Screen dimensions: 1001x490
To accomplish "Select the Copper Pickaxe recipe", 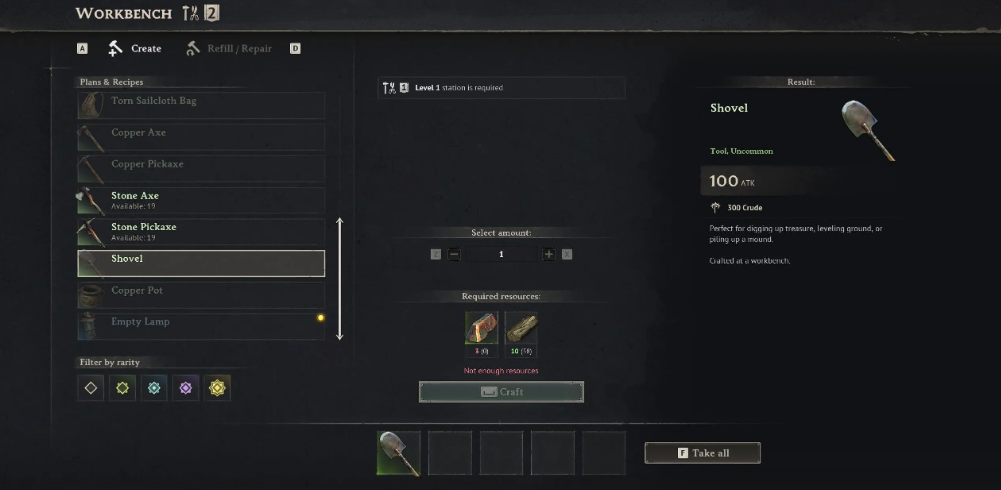I will pos(201,165).
